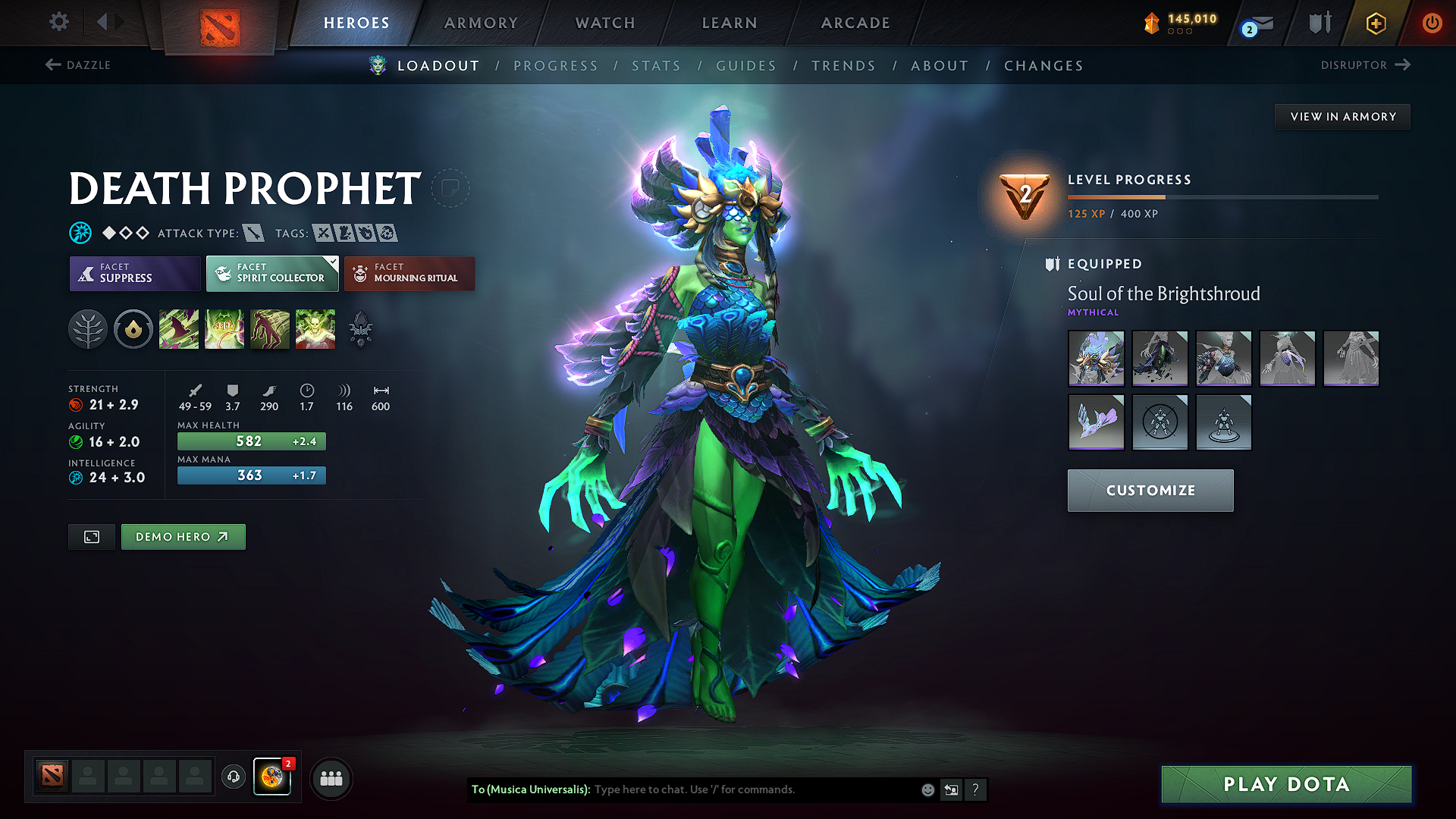1456x819 pixels.
Task: Switch to the STATS tab
Action: pyautogui.click(x=656, y=66)
